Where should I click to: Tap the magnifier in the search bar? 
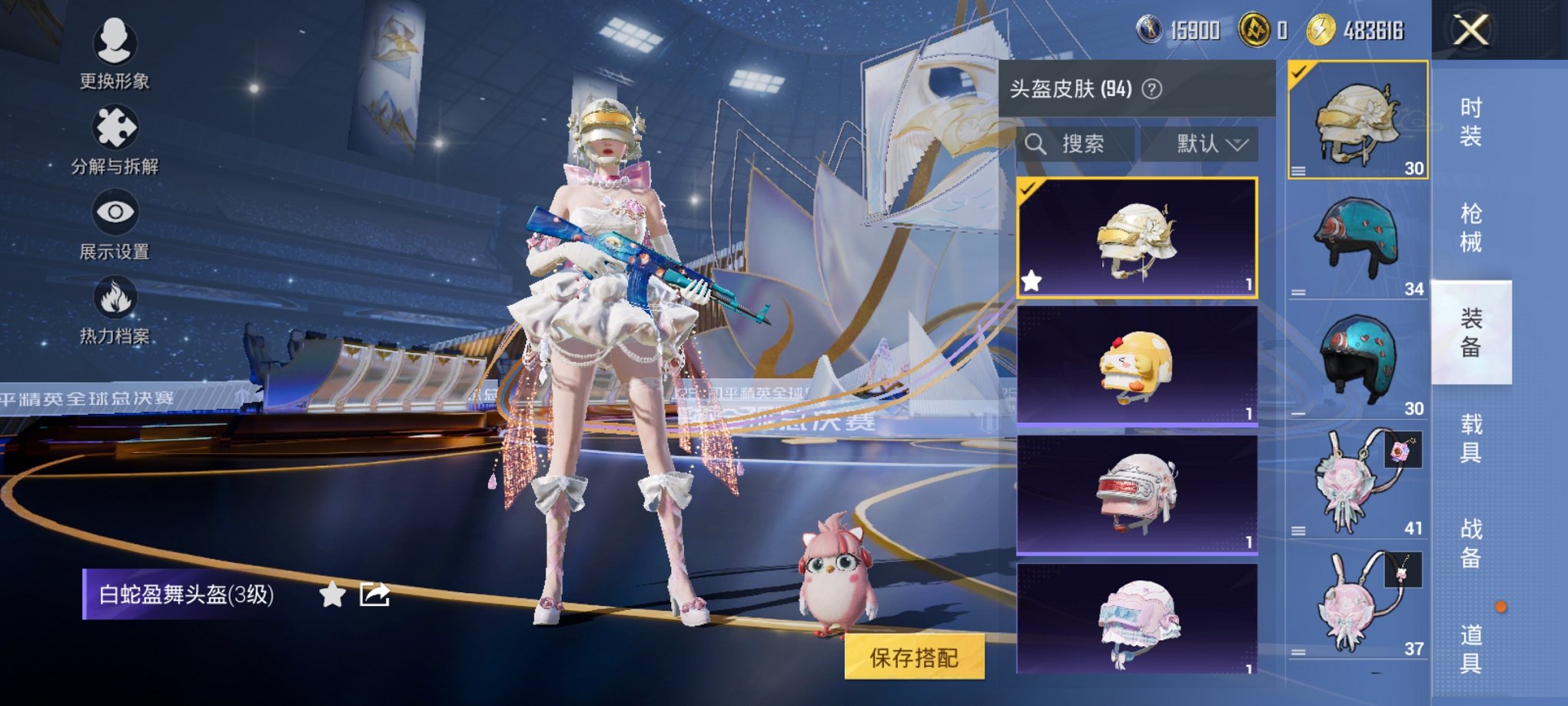[x=1037, y=145]
